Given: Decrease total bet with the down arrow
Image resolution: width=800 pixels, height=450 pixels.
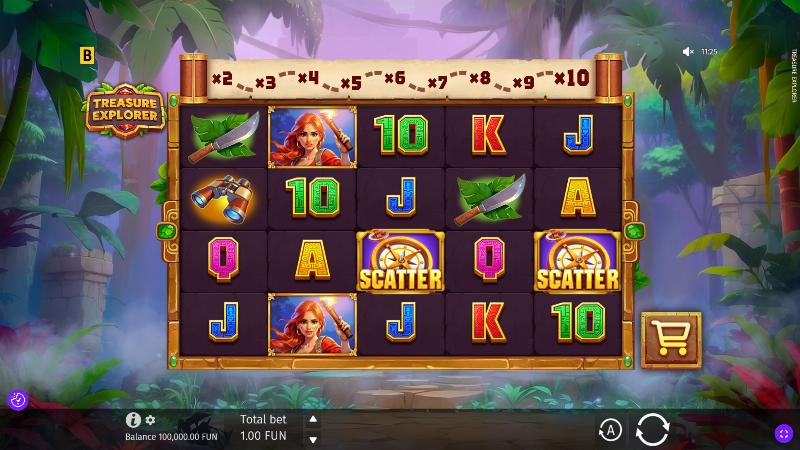Looking at the screenshot, I should [312, 439].
